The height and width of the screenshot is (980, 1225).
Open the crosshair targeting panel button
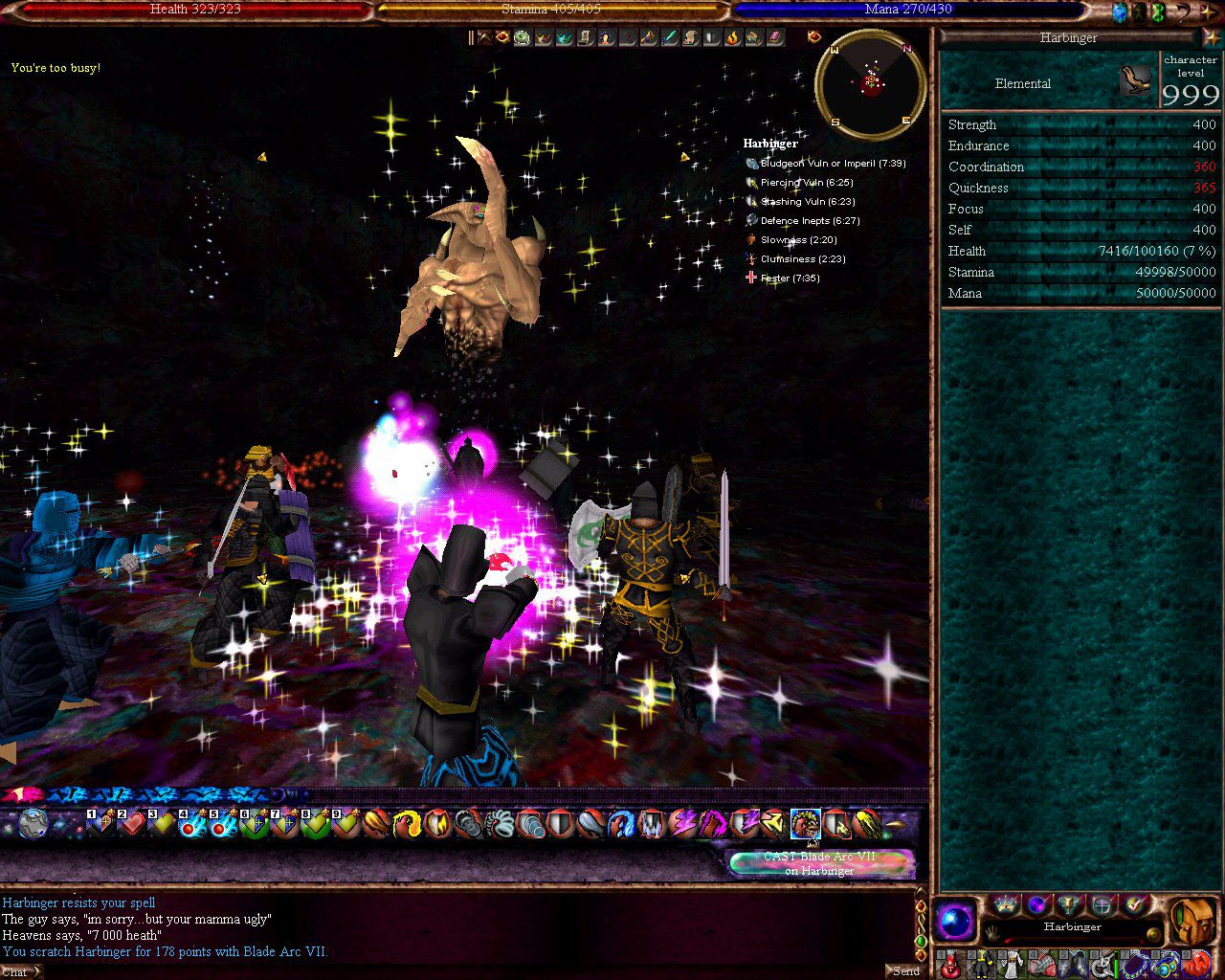pyautogui.click(x=1102, y=904)
